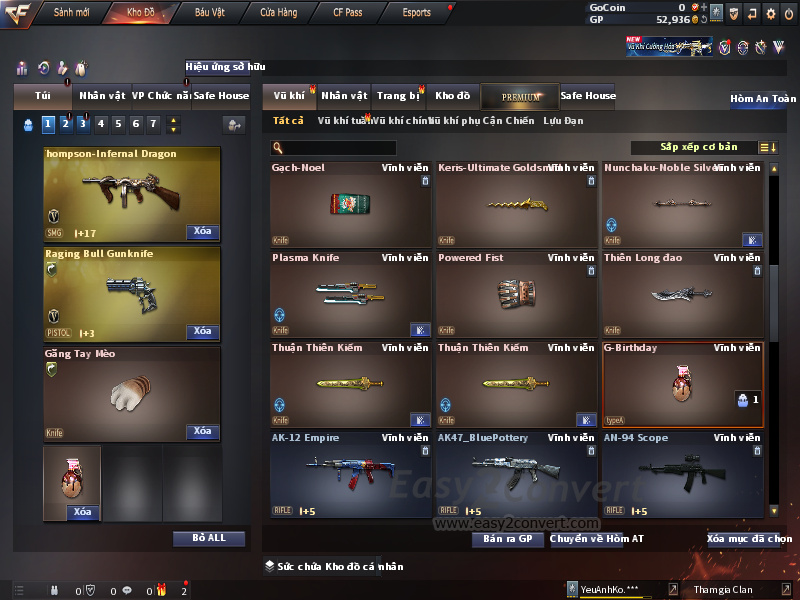
Task: Remove the Raging Bull Gunknife with Xóa
Action: click(x=202, y=331)
